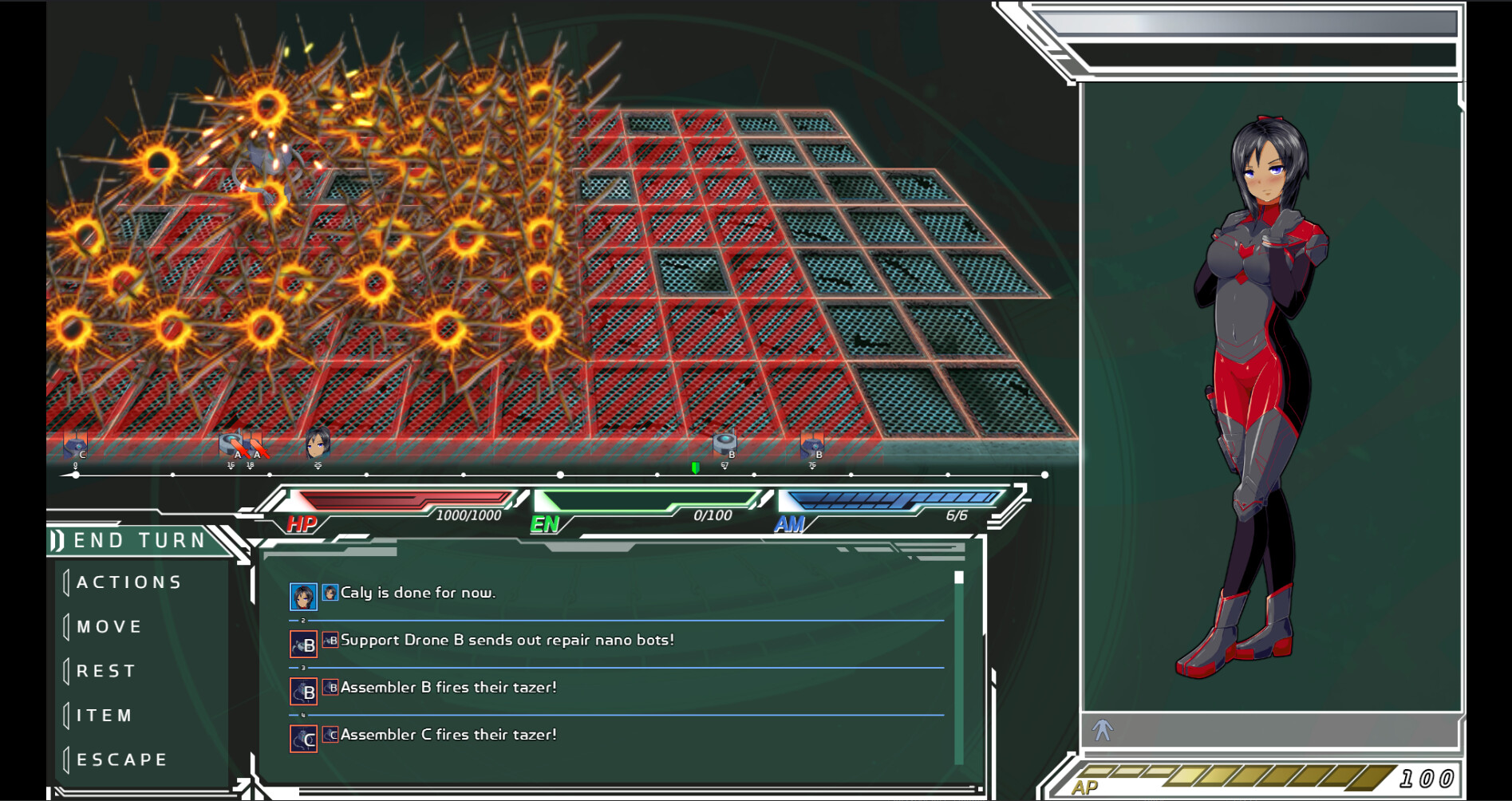This screenshot has width=1512, height=801.
Task: Select Assembler C portrait on the turn timeline
Action: [76, 448]
